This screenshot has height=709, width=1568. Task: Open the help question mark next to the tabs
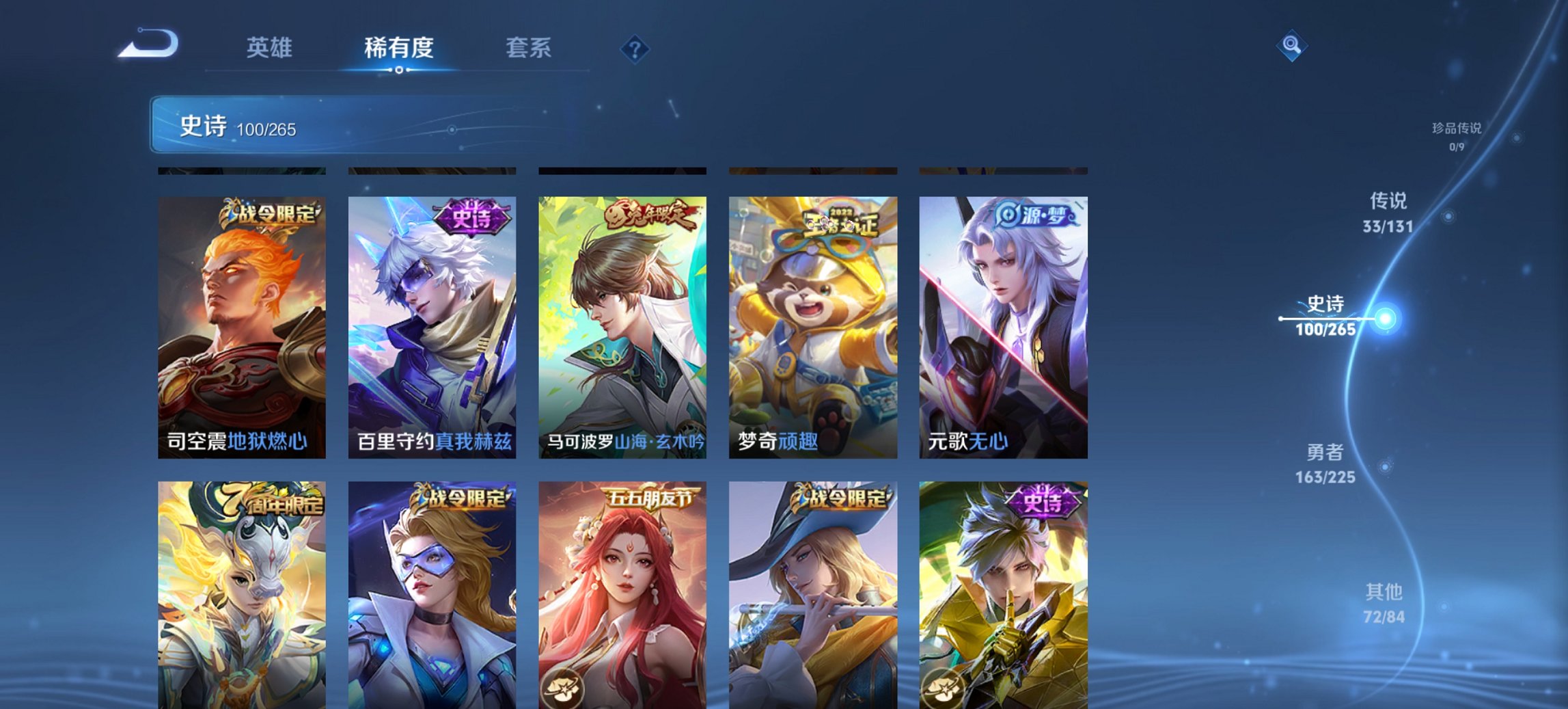[634, 48]
